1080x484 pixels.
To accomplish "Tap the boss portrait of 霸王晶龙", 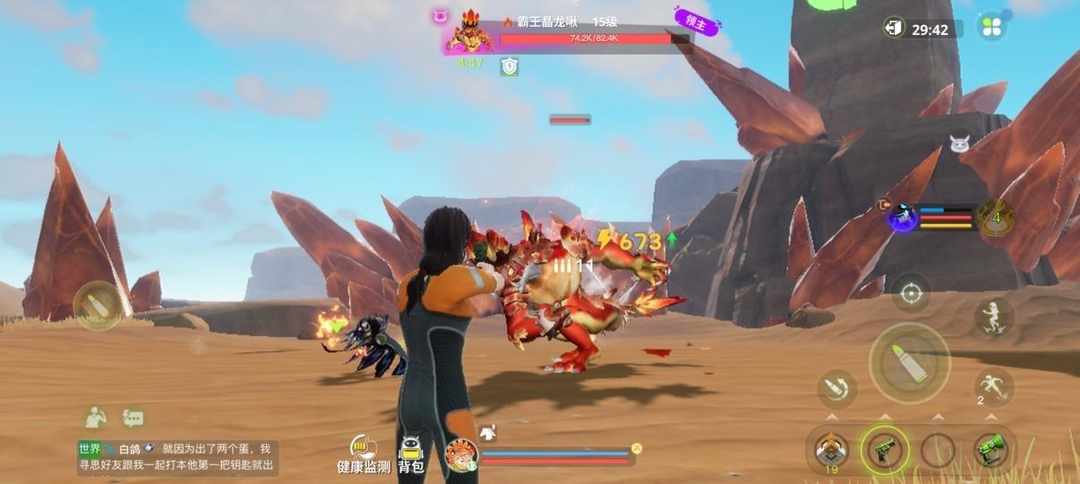I will 469,35.
